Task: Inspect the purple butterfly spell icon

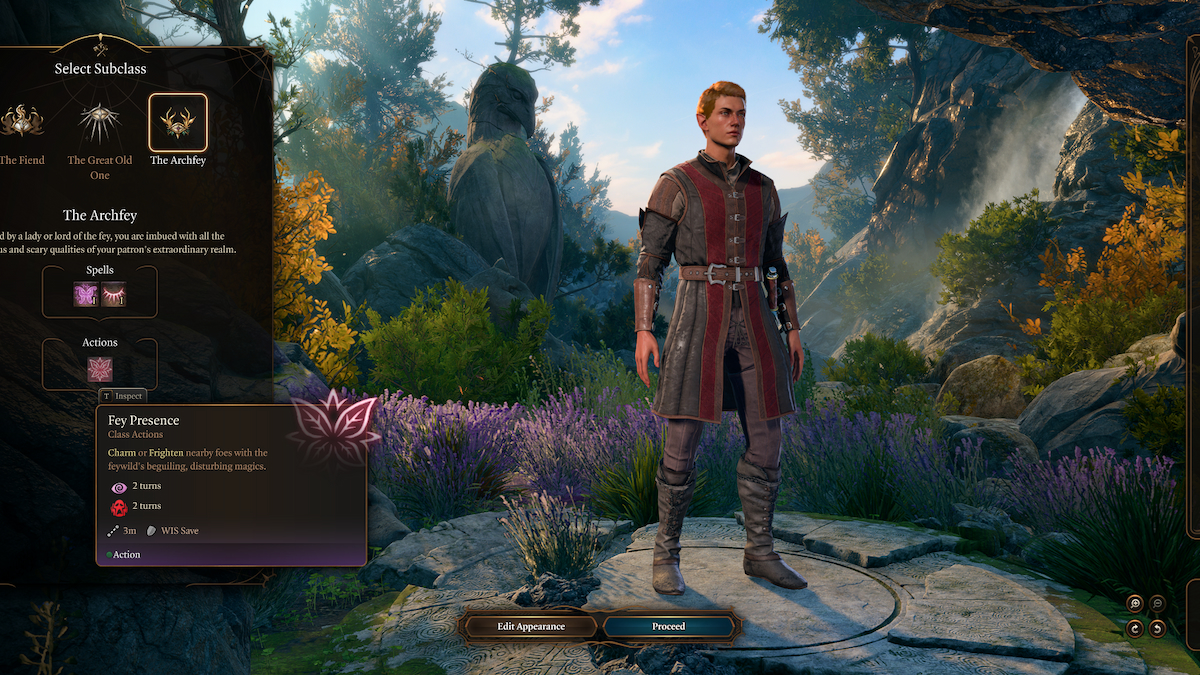Action: point(86,294)
